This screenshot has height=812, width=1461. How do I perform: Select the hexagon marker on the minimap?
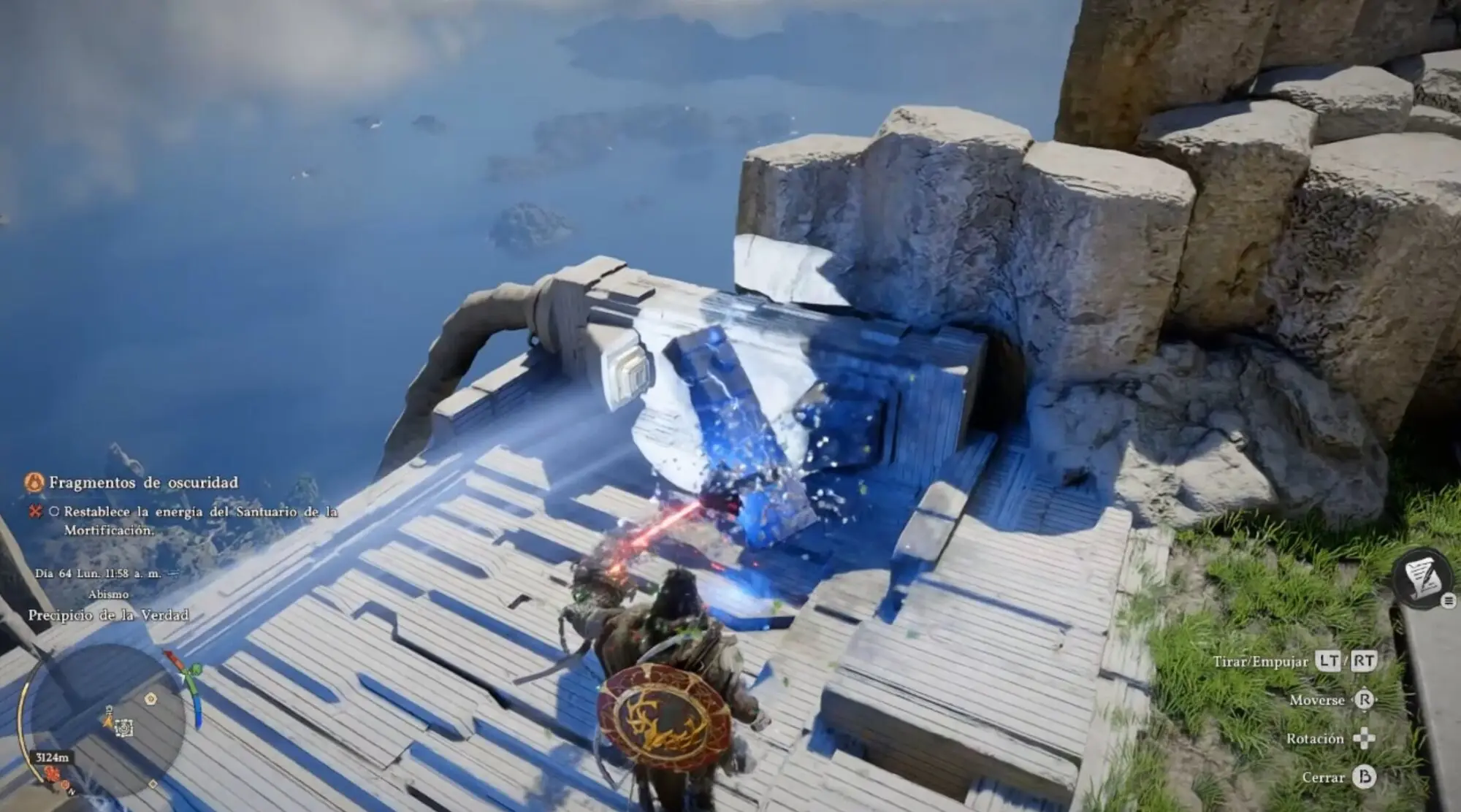pos(150,699)
